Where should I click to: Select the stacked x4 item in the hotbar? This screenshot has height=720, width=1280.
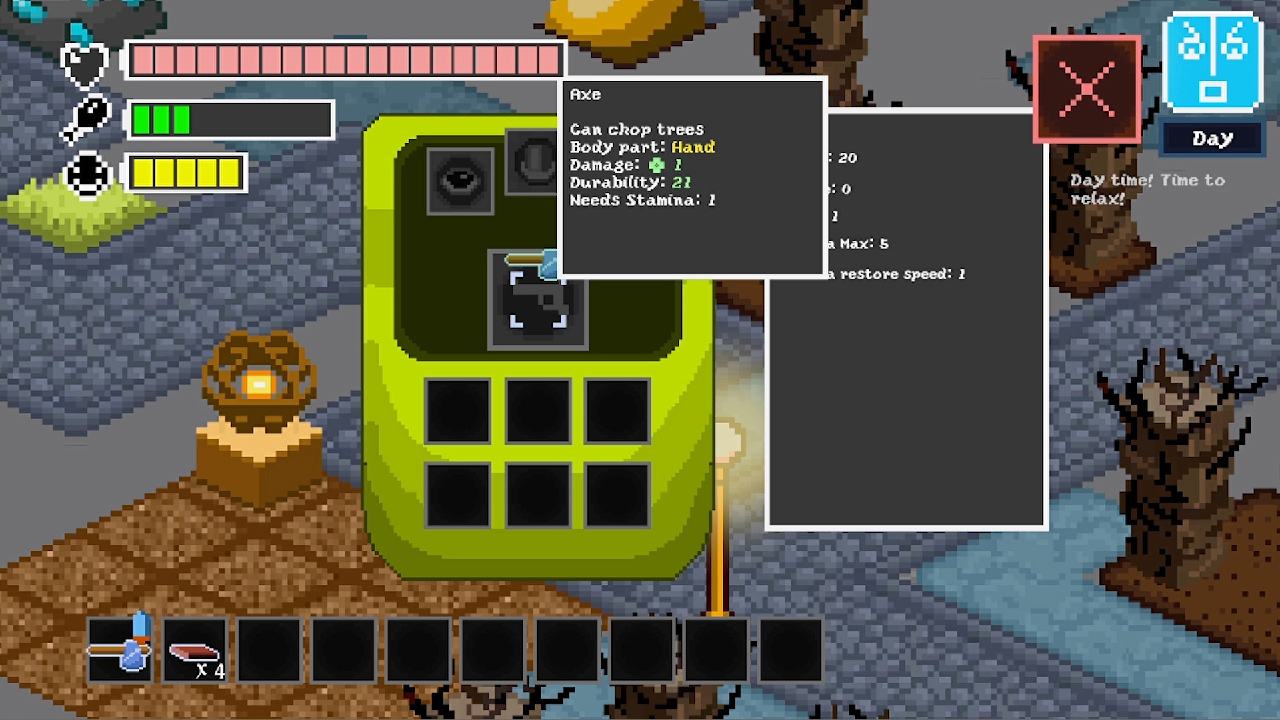click(x=193, y=650)
